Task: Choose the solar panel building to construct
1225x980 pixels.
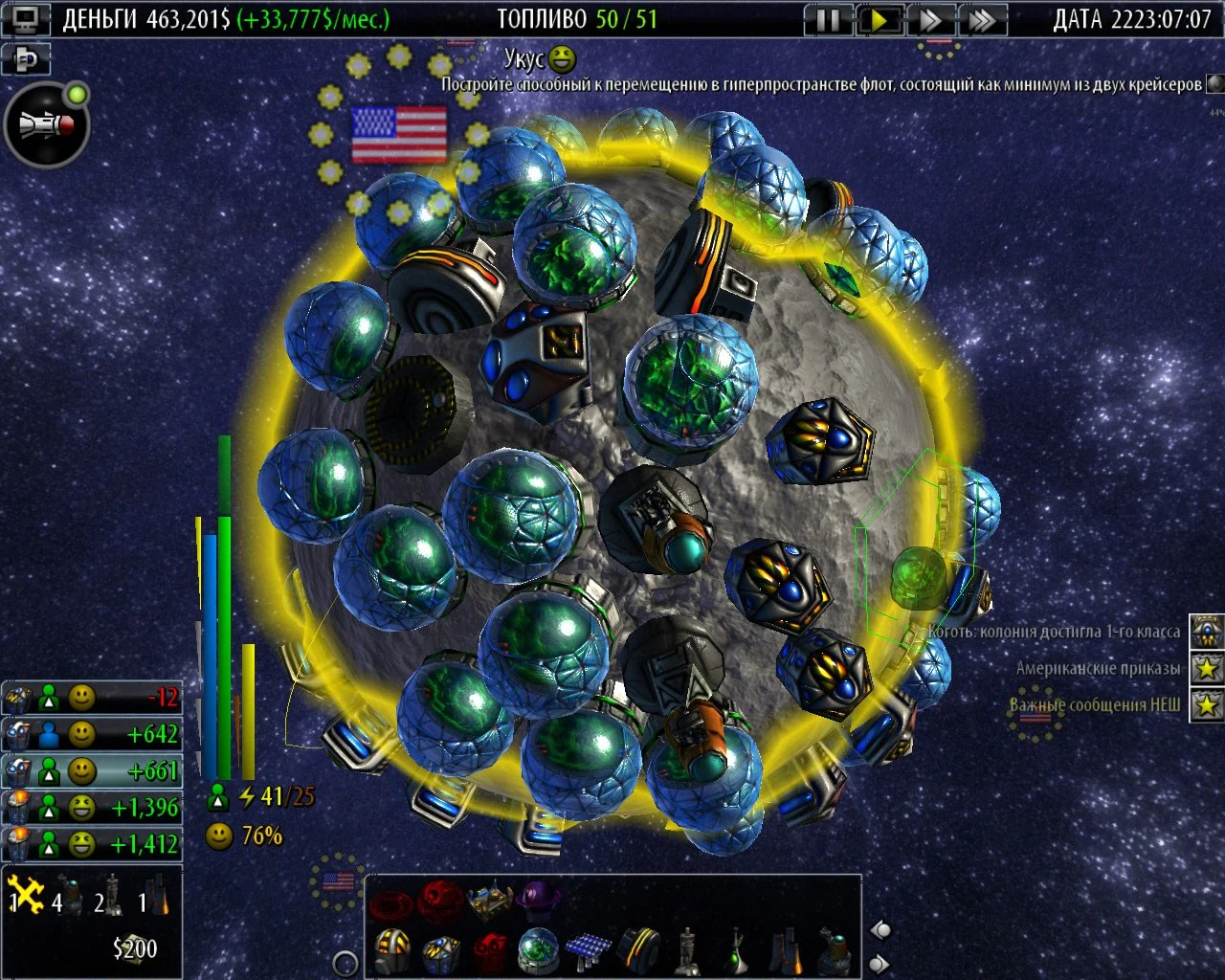Action: point(588,949)
